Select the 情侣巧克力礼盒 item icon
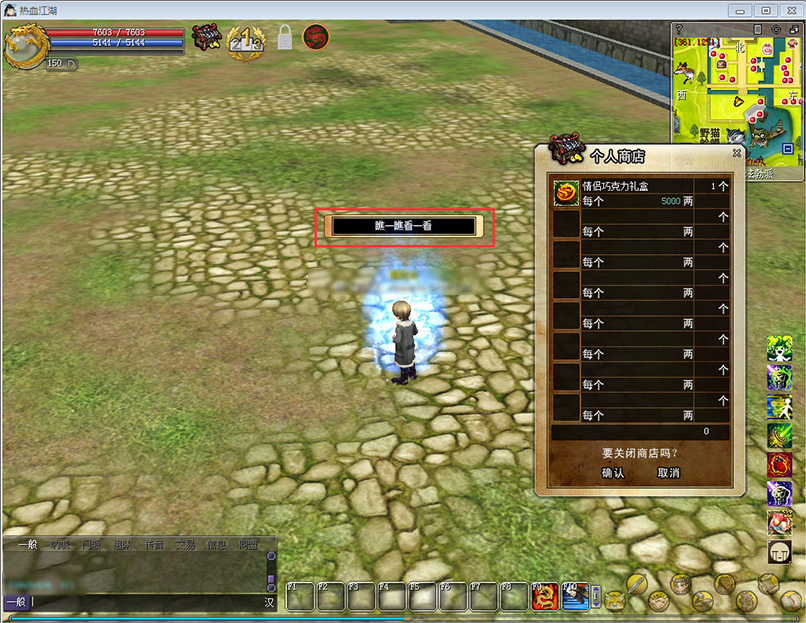The image size is (806, 623). (566, 194)
